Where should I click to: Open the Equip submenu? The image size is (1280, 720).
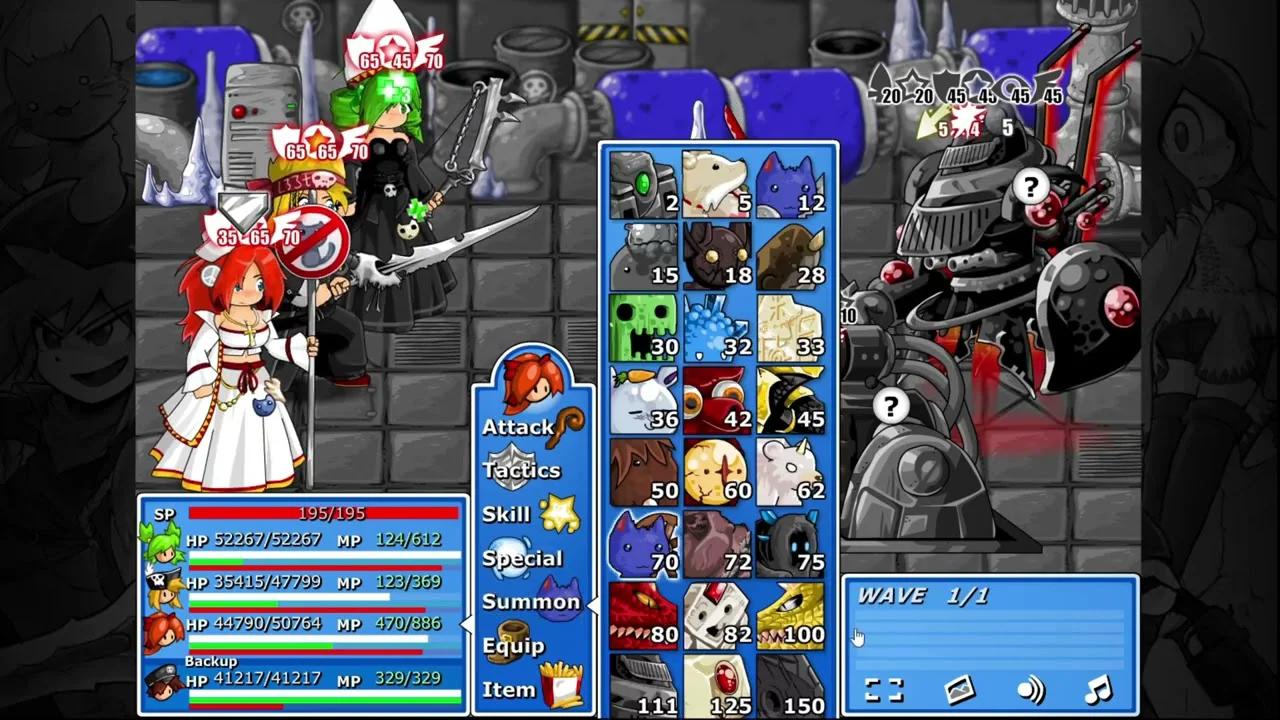521,646
